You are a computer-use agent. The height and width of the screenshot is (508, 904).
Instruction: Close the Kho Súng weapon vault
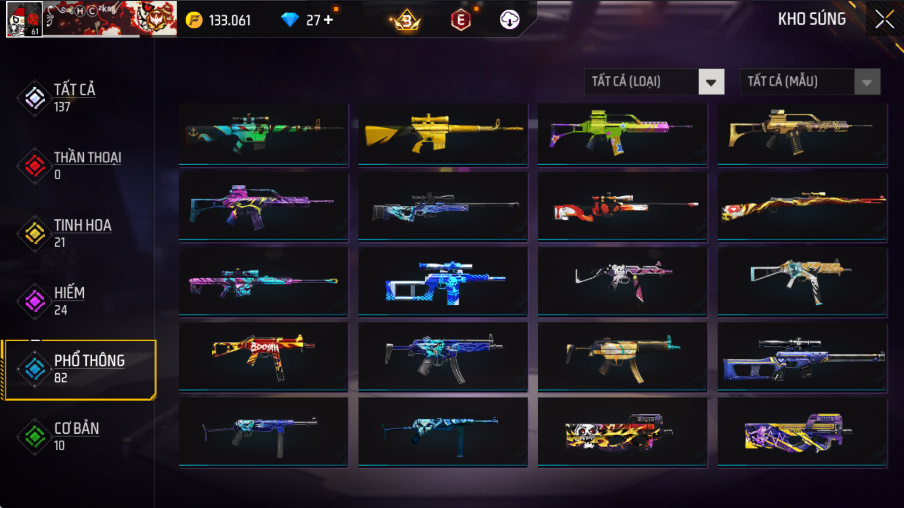pyautogui.click(x=884, y=19)
